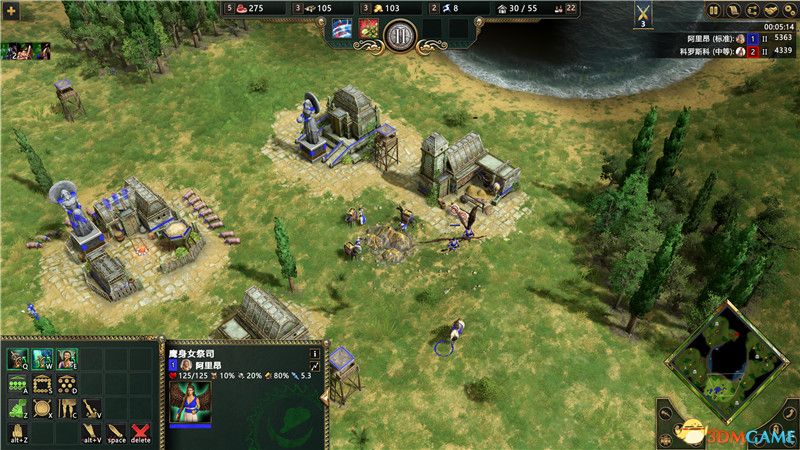Activate the green Z stance command
800x450 pixels.
coord(18,409)
